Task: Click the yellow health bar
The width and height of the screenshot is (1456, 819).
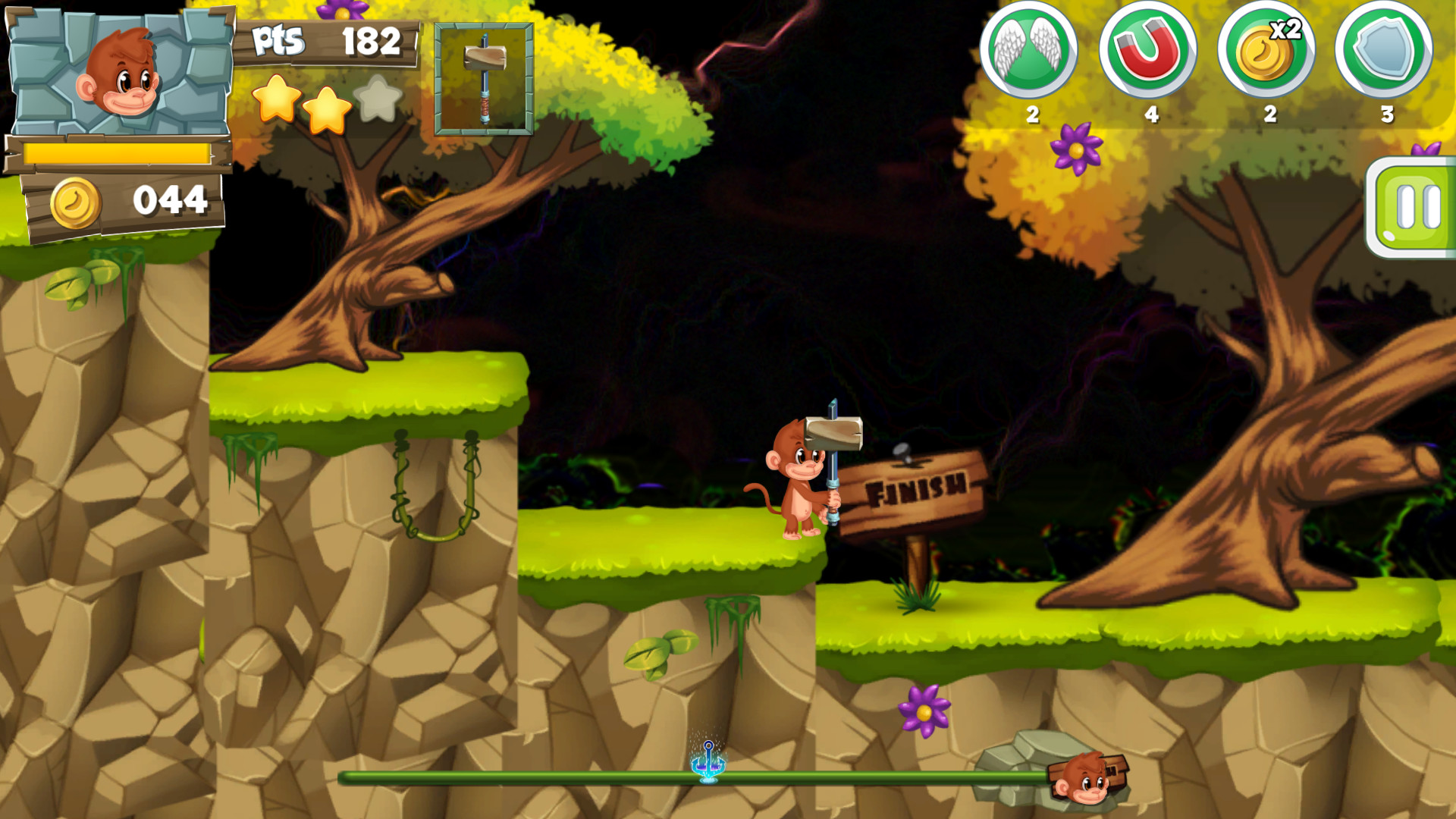Action: pos(118,154)
